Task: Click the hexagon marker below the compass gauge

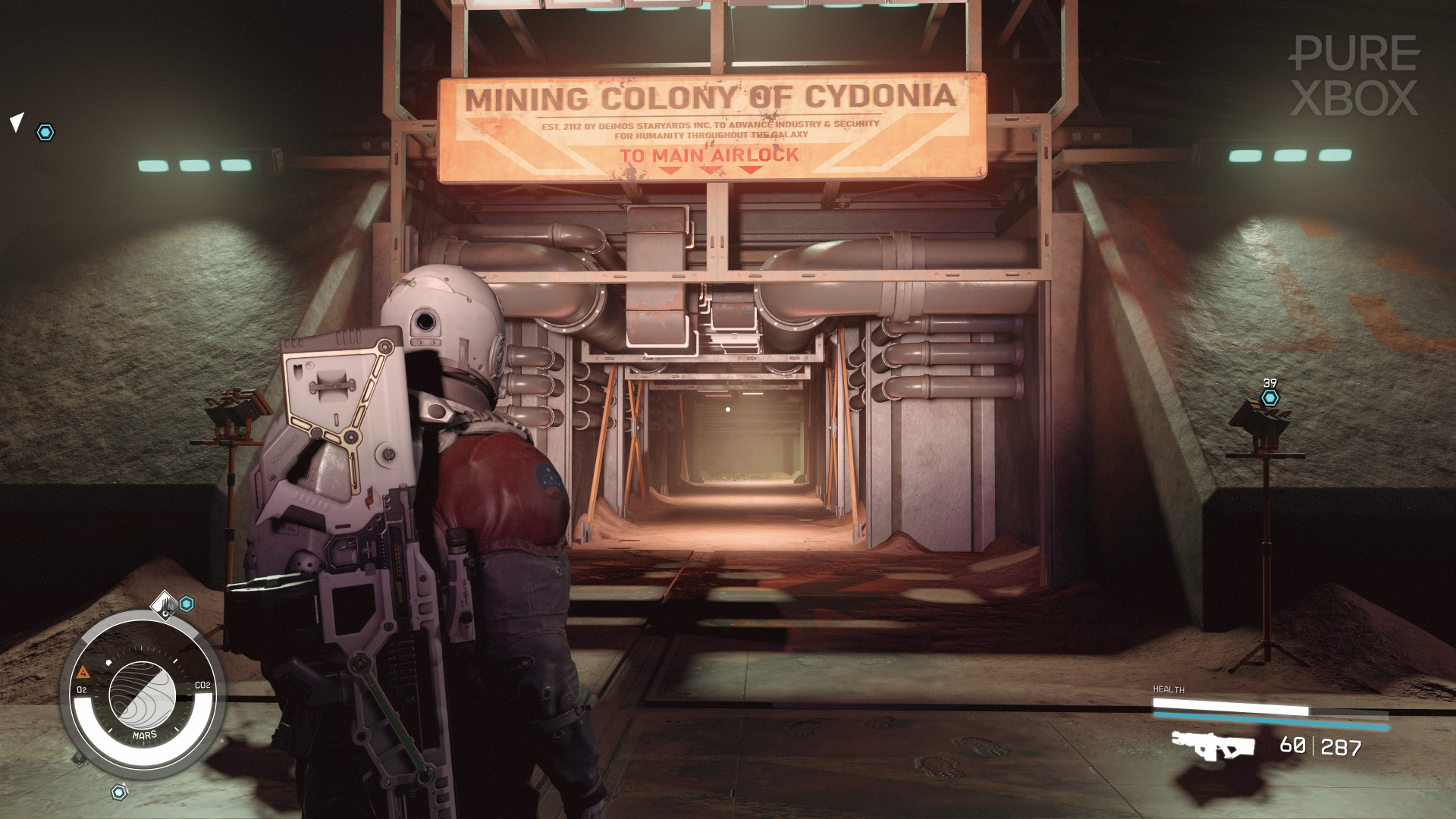Action: [119, 792]
